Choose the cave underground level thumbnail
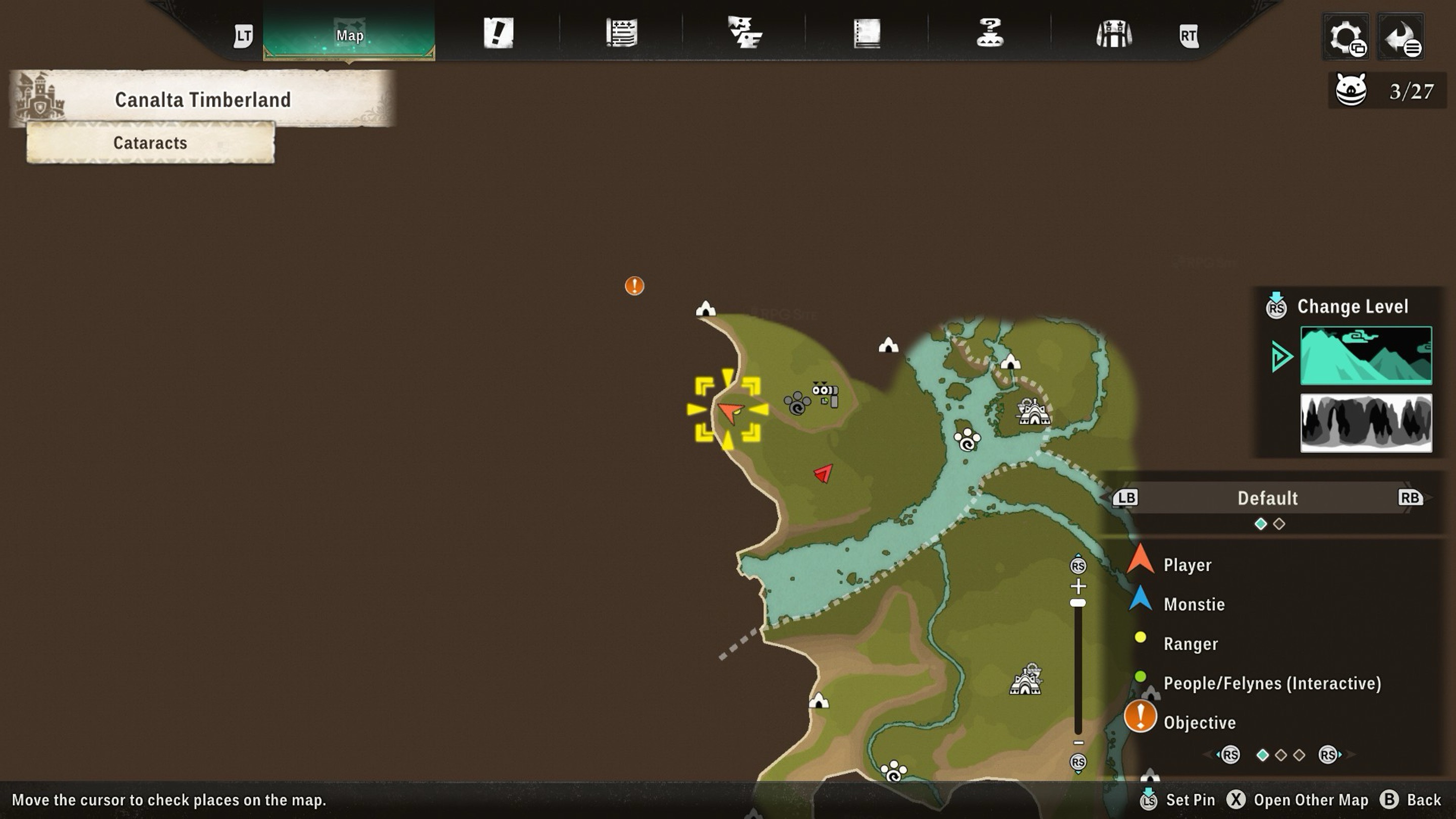Screen dimensions: 1456x819 pyautogui.click(x=1366, y=423)
